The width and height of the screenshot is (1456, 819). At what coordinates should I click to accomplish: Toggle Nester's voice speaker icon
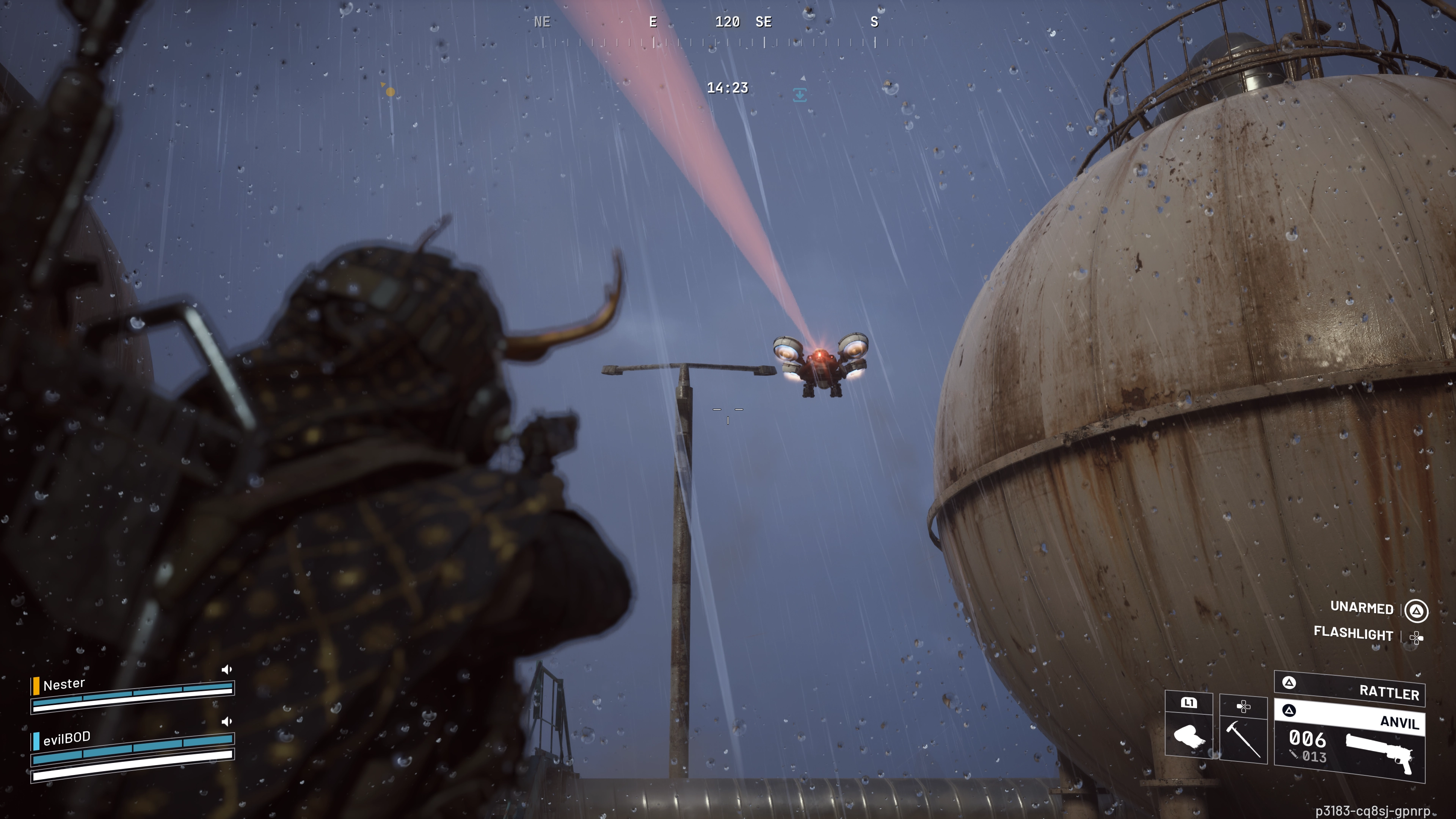227,670
